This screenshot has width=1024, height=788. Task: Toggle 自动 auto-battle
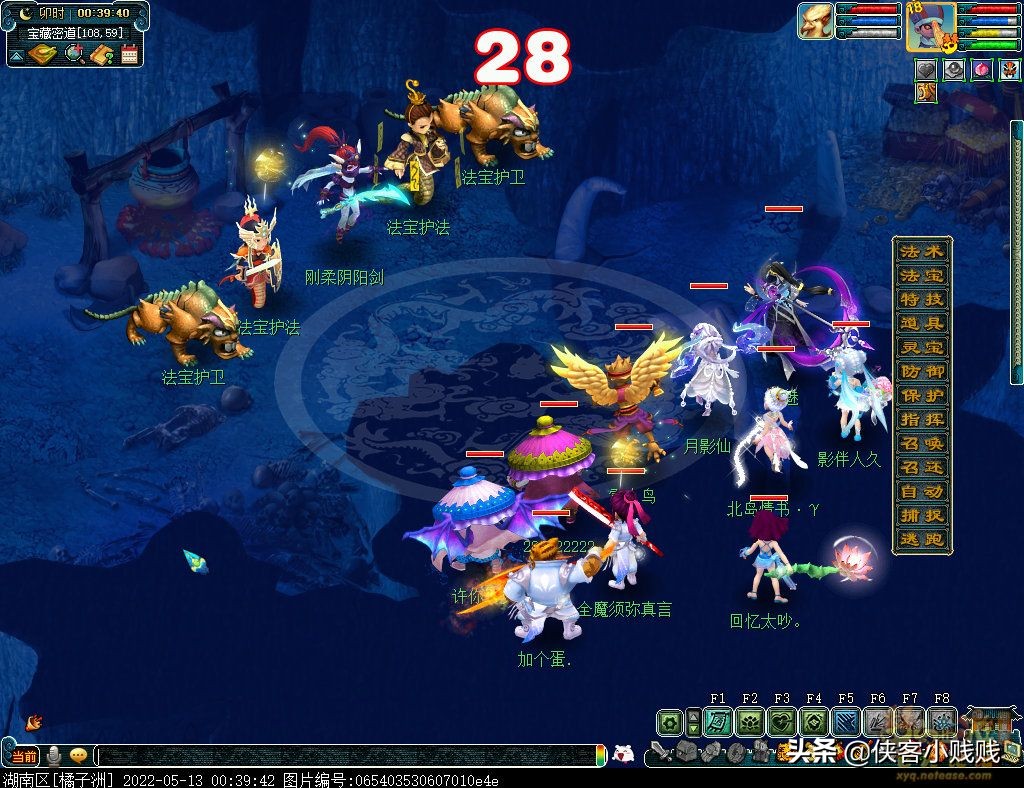click(x=921, y=491)
